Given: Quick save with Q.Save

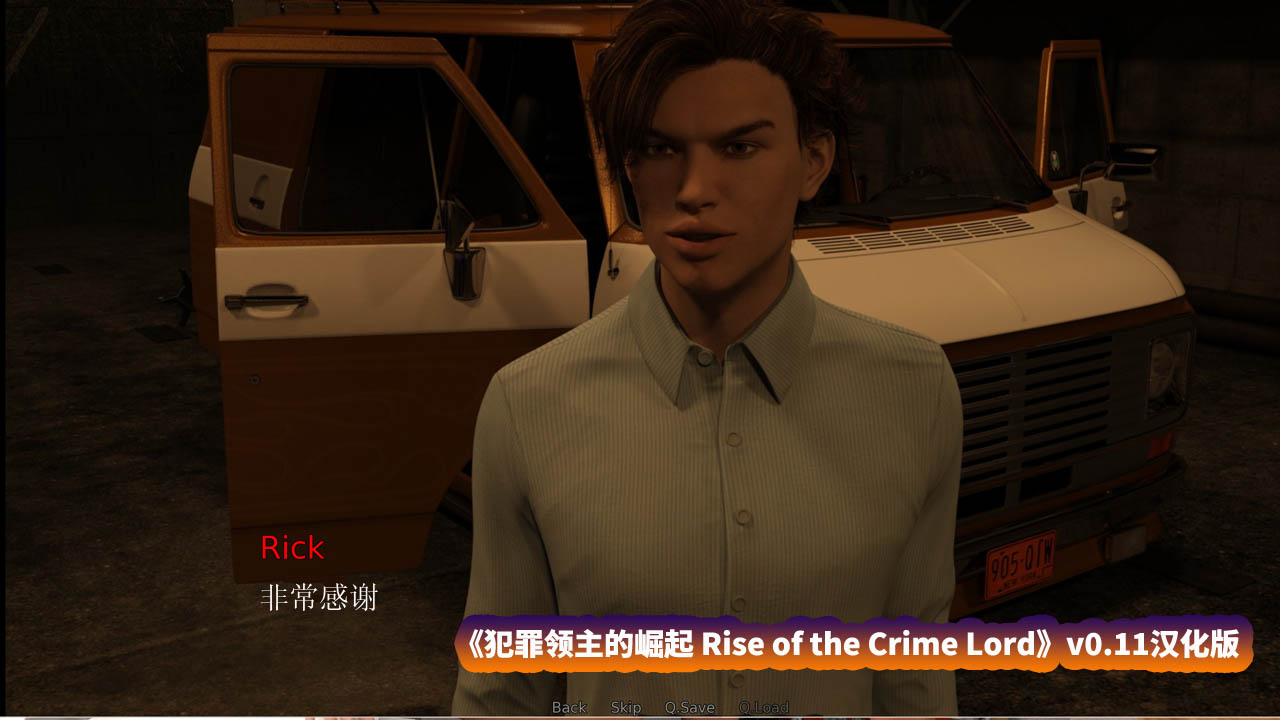Looking at the screenshot, I should 690,707.
